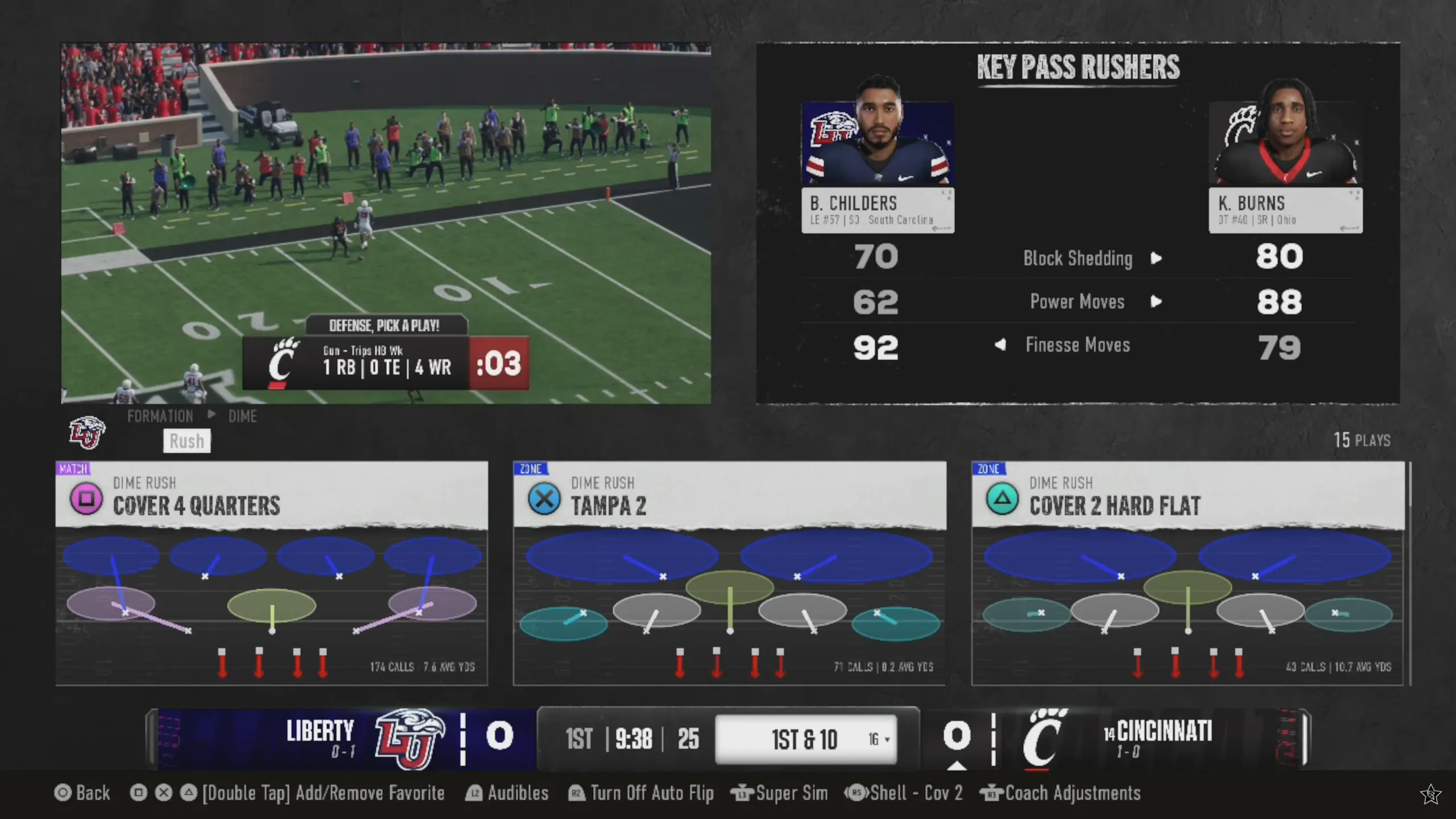
Task: Open the Audibles menu
Action: 507,793
